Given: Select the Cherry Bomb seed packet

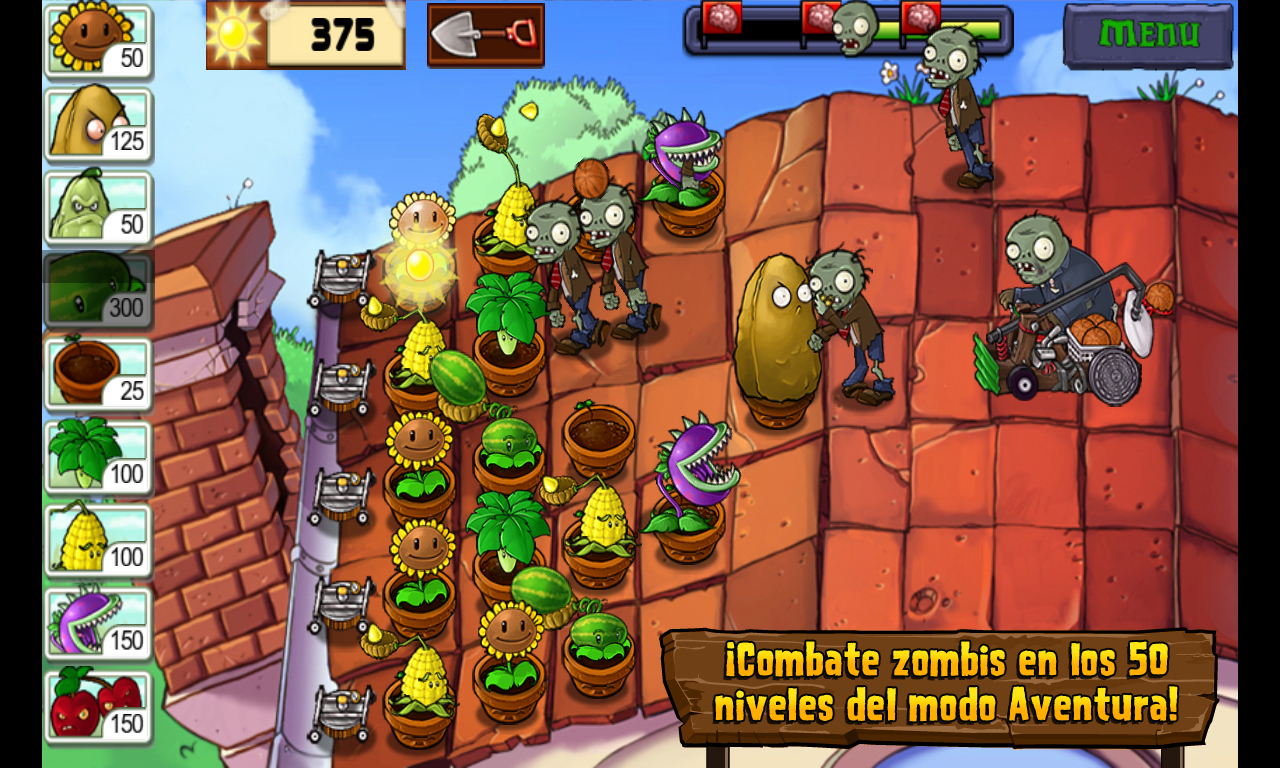Looking at the screenshot, I should pyautogui.click(x=98, y=707).
